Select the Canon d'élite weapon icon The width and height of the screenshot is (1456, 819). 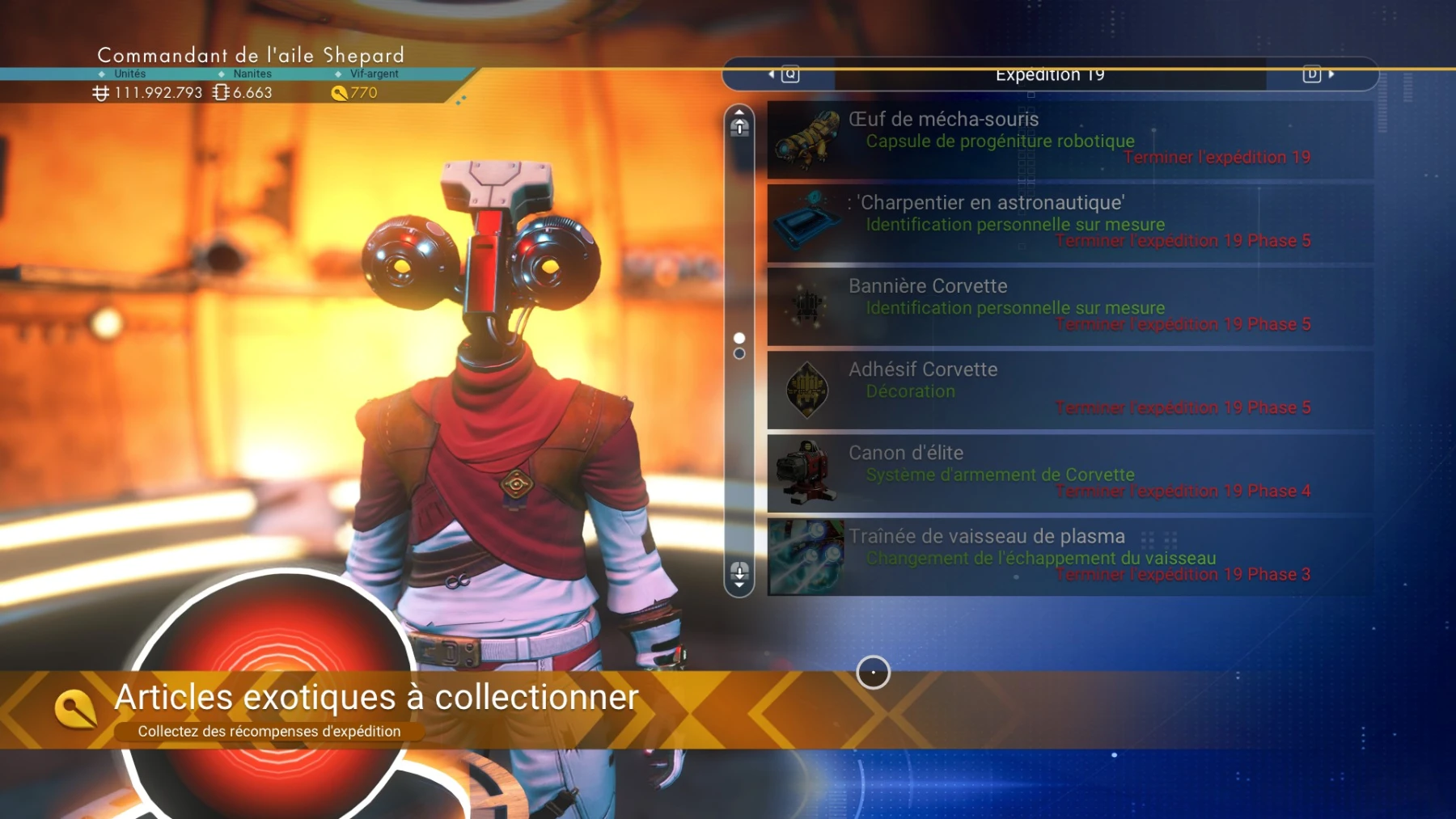point(807,474)
